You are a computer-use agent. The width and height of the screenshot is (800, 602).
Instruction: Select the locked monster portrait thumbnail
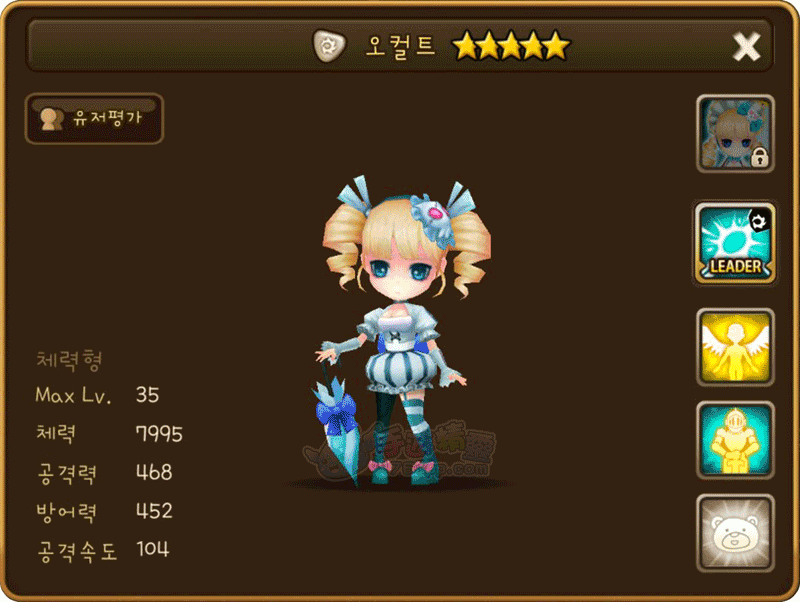click(735, 133)
